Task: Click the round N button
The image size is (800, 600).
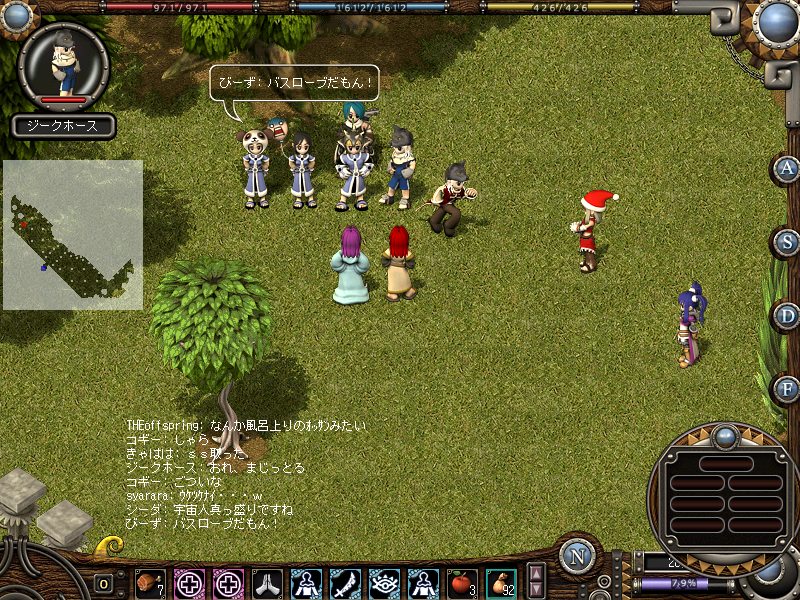Action: pos(577,556)
